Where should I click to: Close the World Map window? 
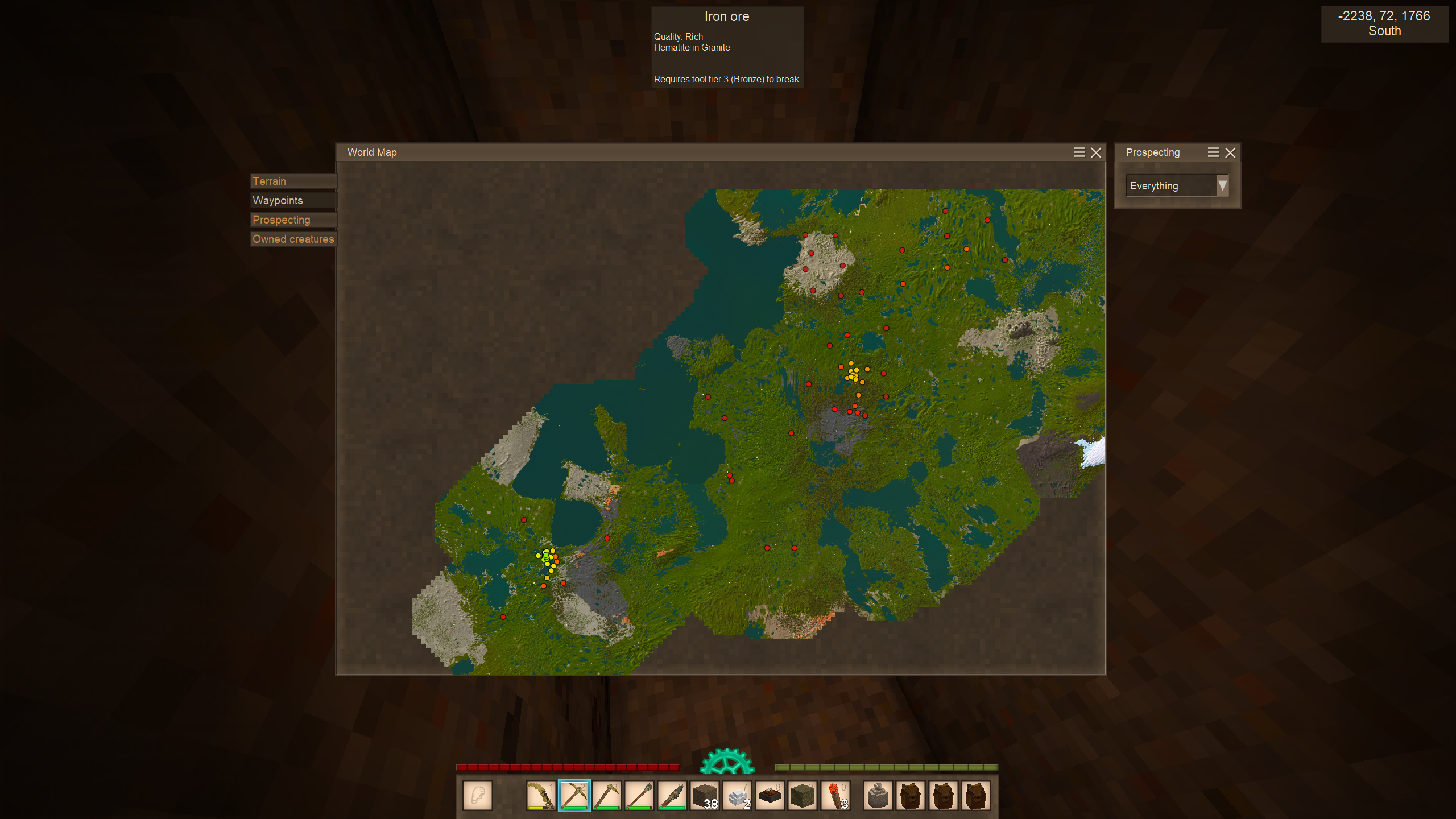pos(1096,152)
